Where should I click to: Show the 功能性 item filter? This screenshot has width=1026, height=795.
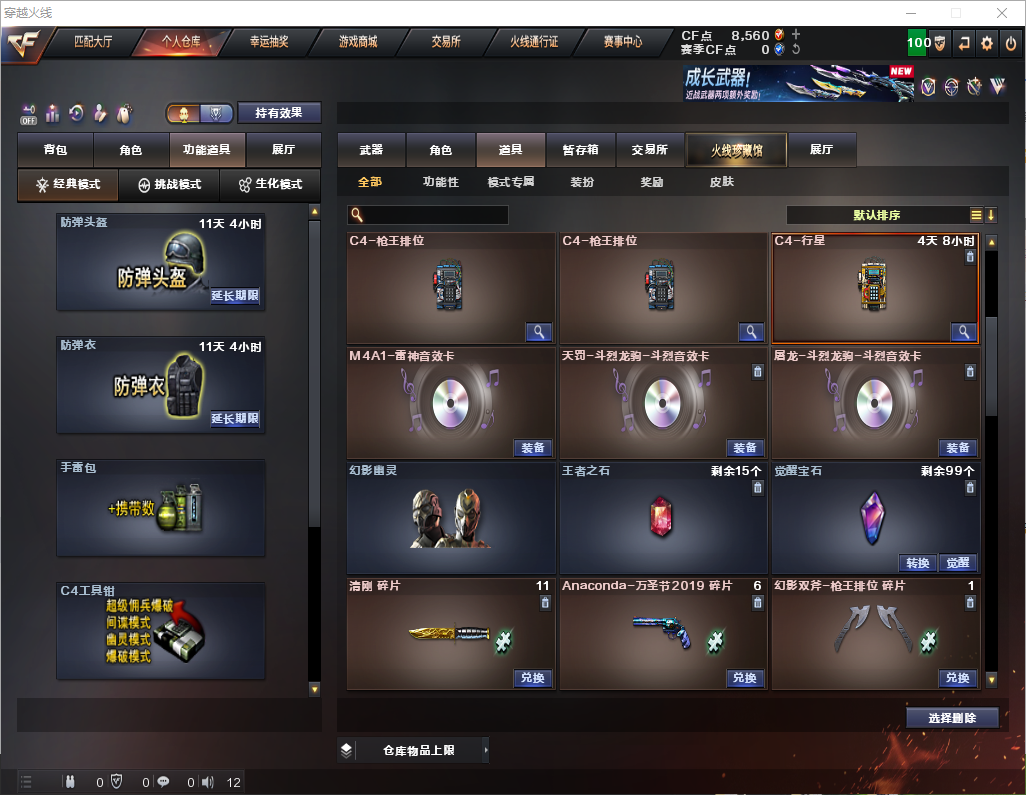(x=440, y=182)
